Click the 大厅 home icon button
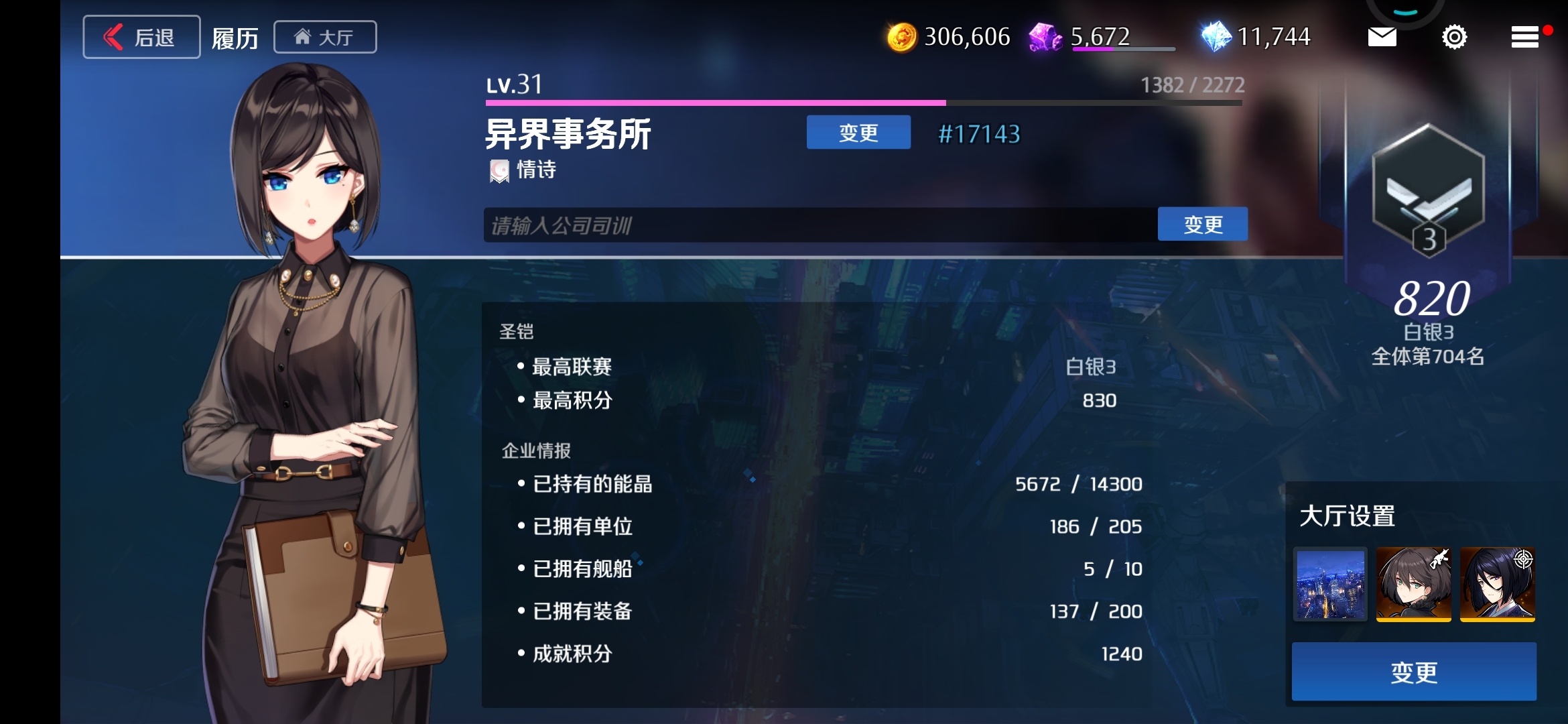Image resolution: width=1568 pixels, height=724 pixels. pos(325,38)
